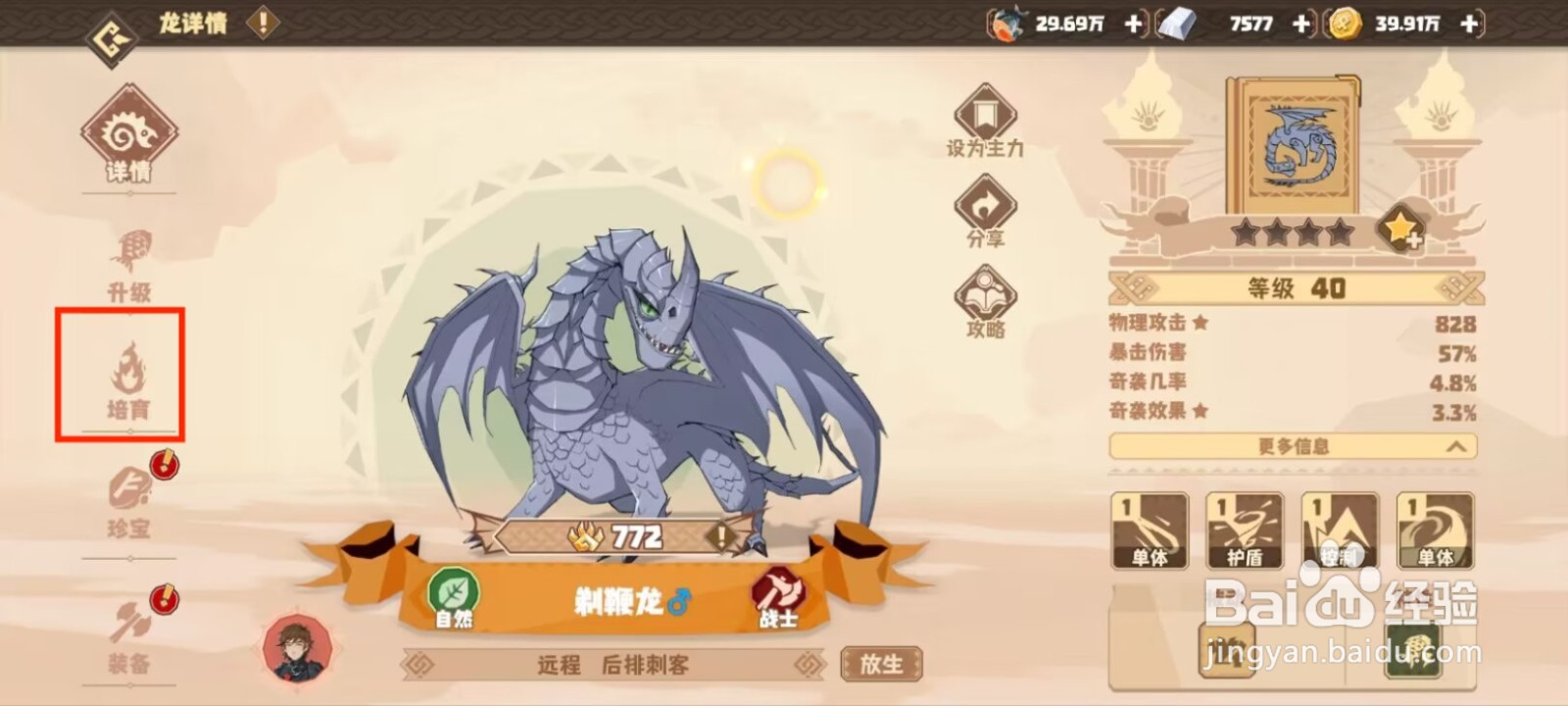
Task: Click the first 单体 single-target skill
Action: (1151, 529)
